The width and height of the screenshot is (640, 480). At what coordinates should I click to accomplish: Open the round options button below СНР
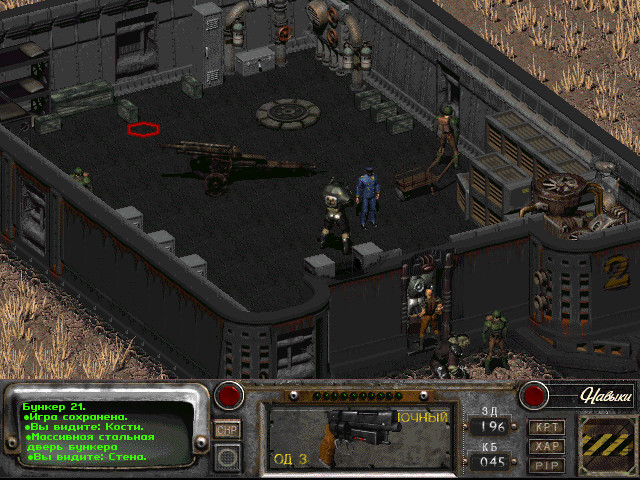pyautogui.click(x=227, y=457)
